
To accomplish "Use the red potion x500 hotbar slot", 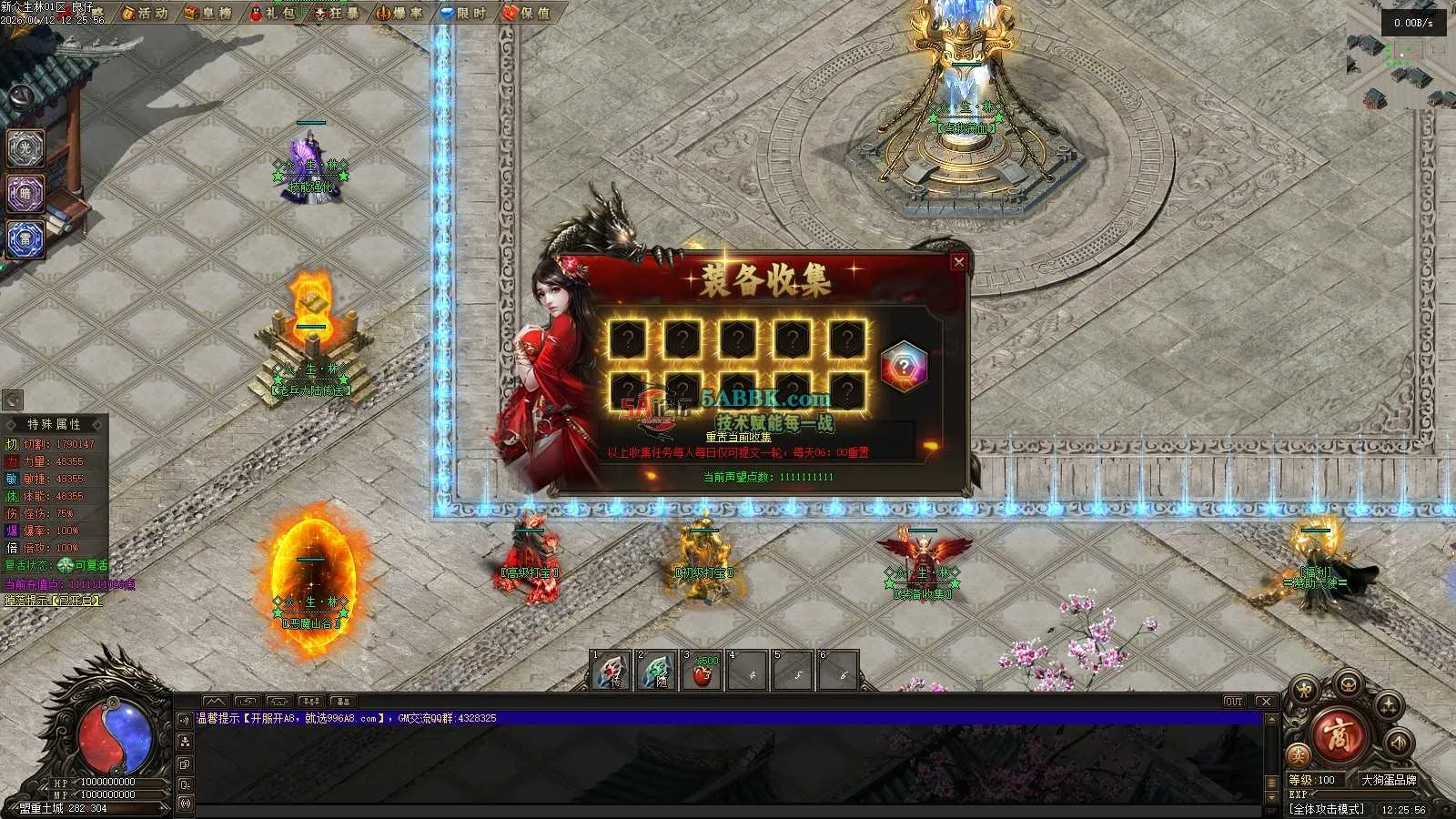I will point(702,672).
